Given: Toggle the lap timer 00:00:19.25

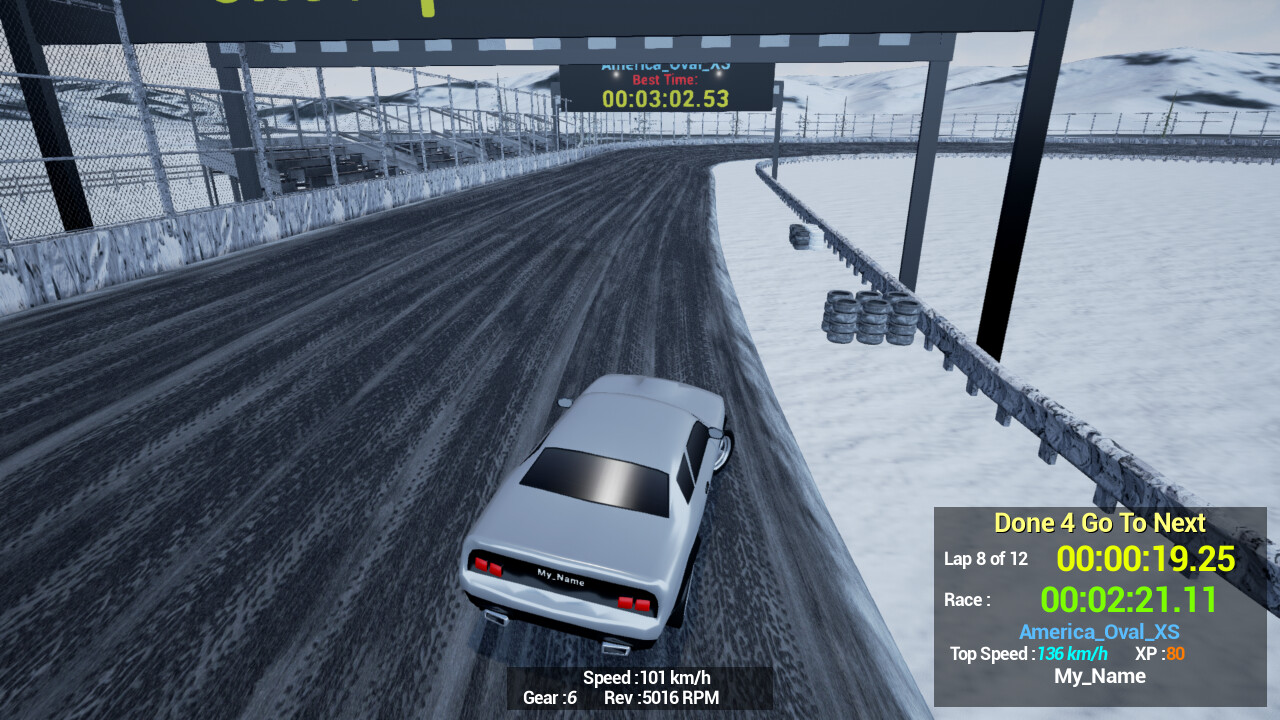Looking at the screenshot, I should pos(1145,560).
